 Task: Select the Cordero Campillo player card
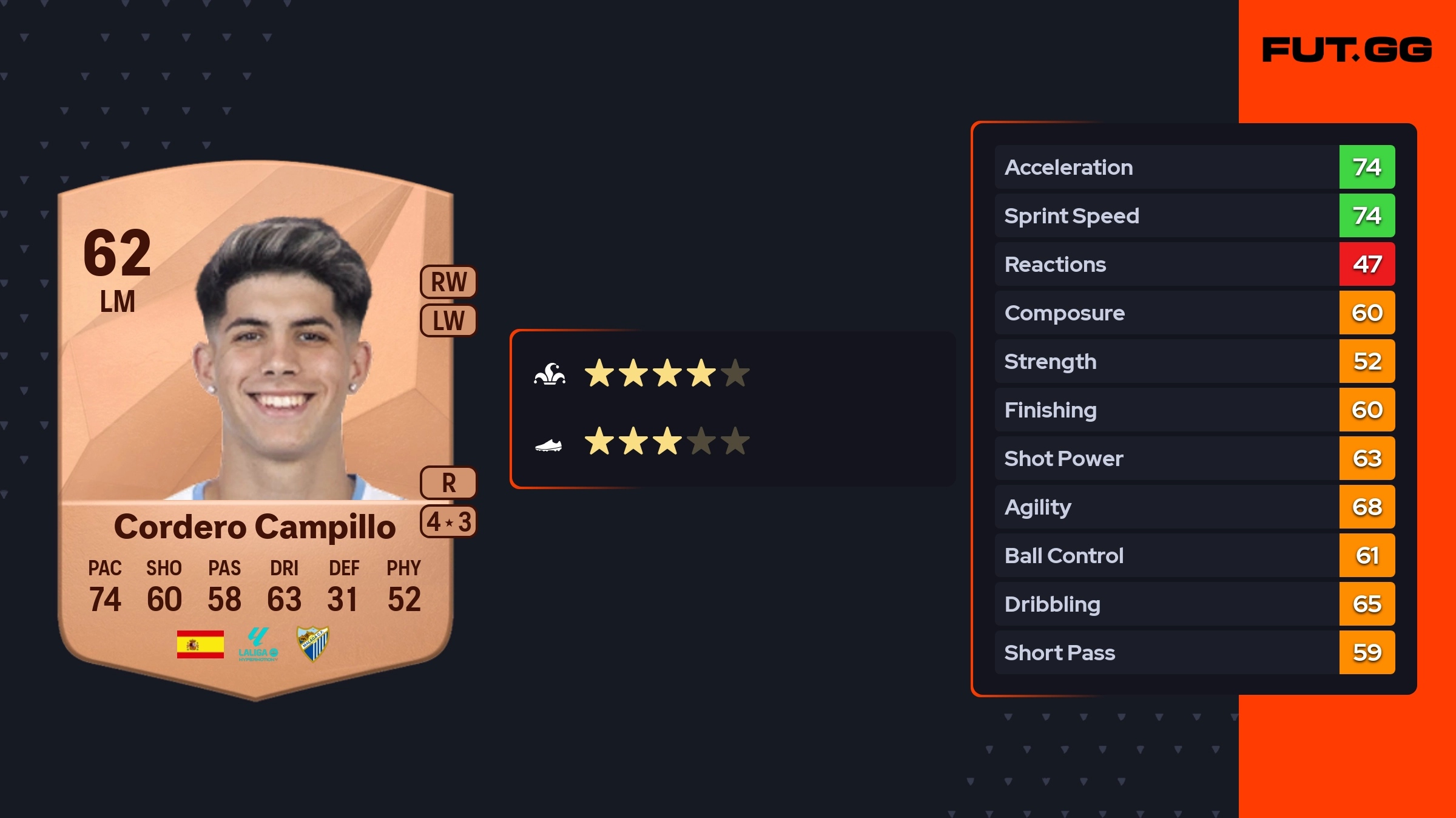[x=255, y=425]
